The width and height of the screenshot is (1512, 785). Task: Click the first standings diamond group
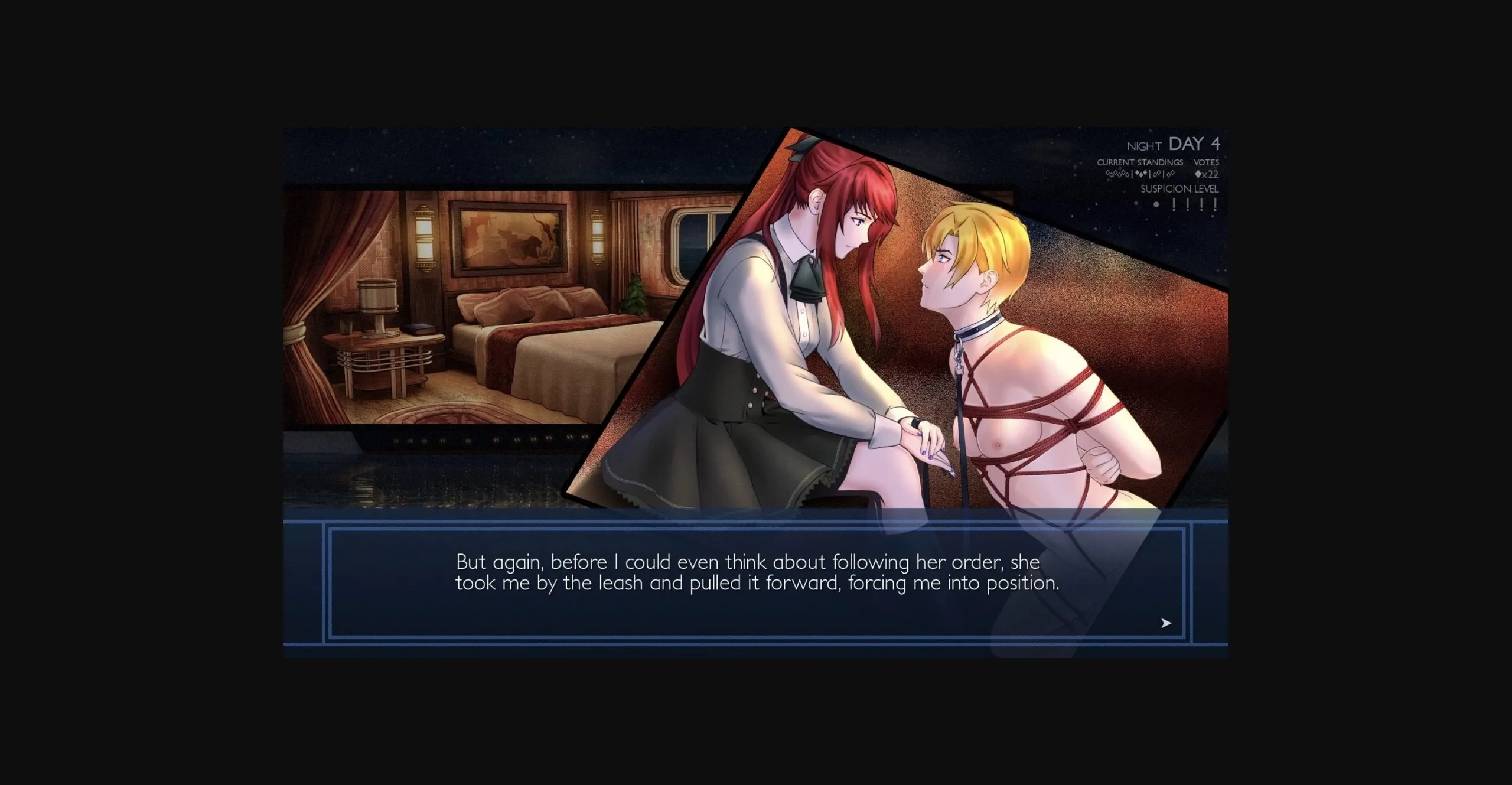[1117, 174]
